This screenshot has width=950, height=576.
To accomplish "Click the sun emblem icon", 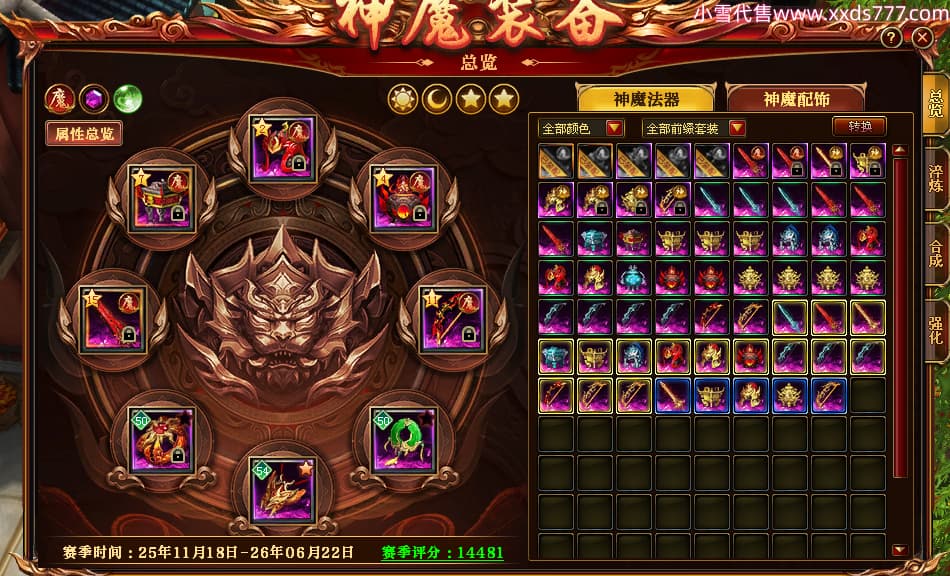I will click(x=403, y=99).
